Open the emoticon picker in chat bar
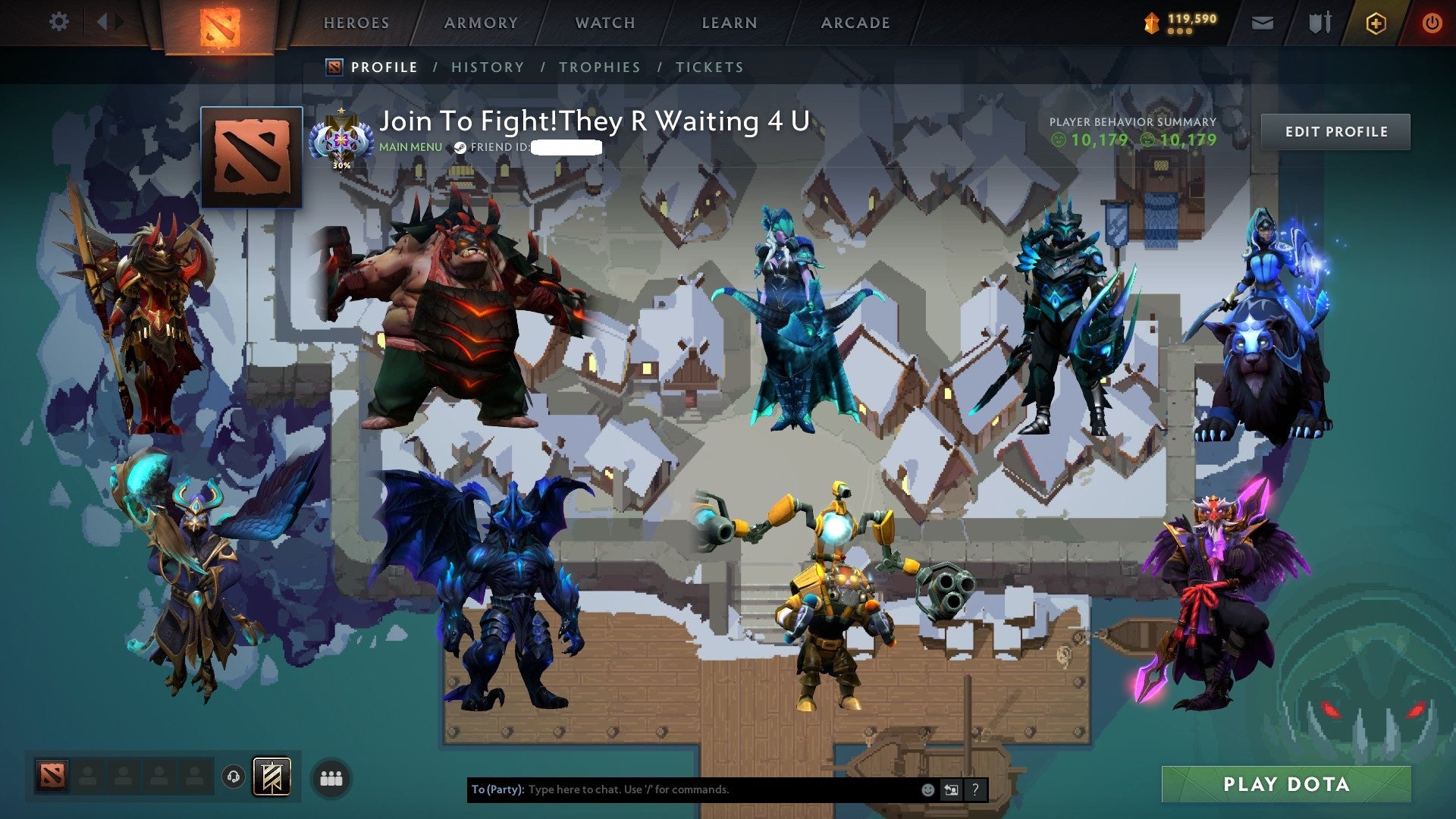 click(927, 789)
